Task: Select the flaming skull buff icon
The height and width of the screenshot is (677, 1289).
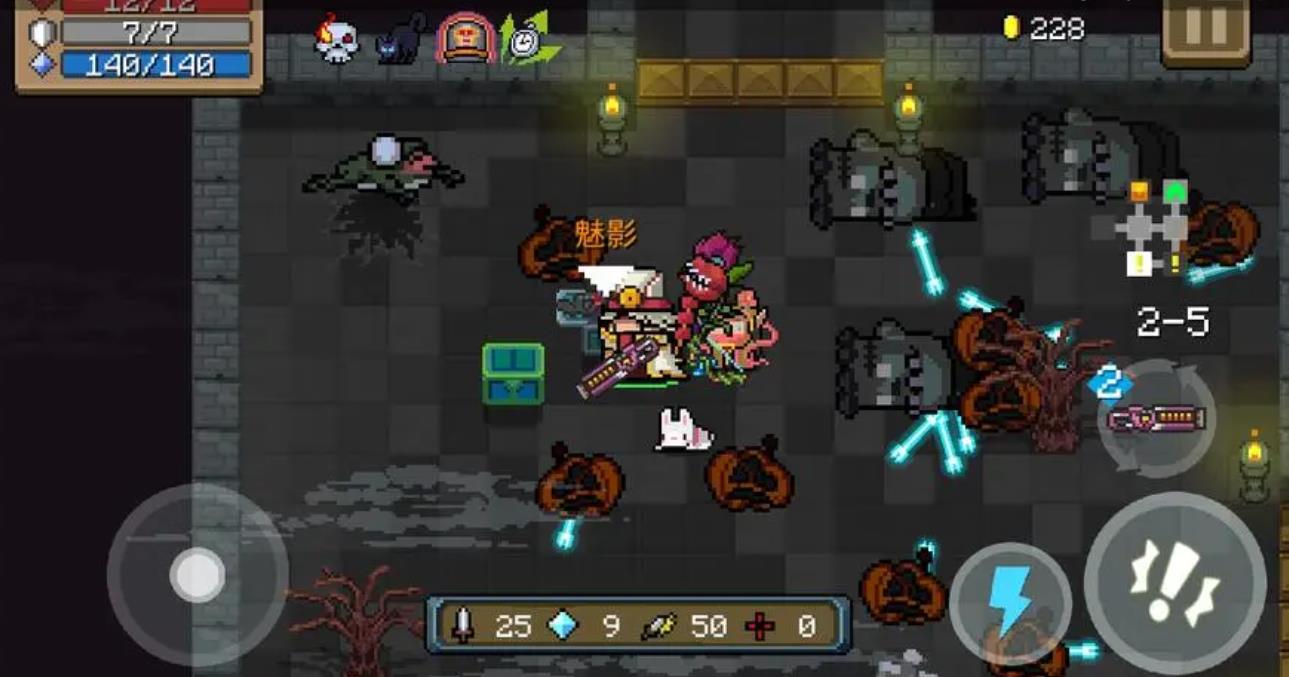Action: tap(337, 39)
